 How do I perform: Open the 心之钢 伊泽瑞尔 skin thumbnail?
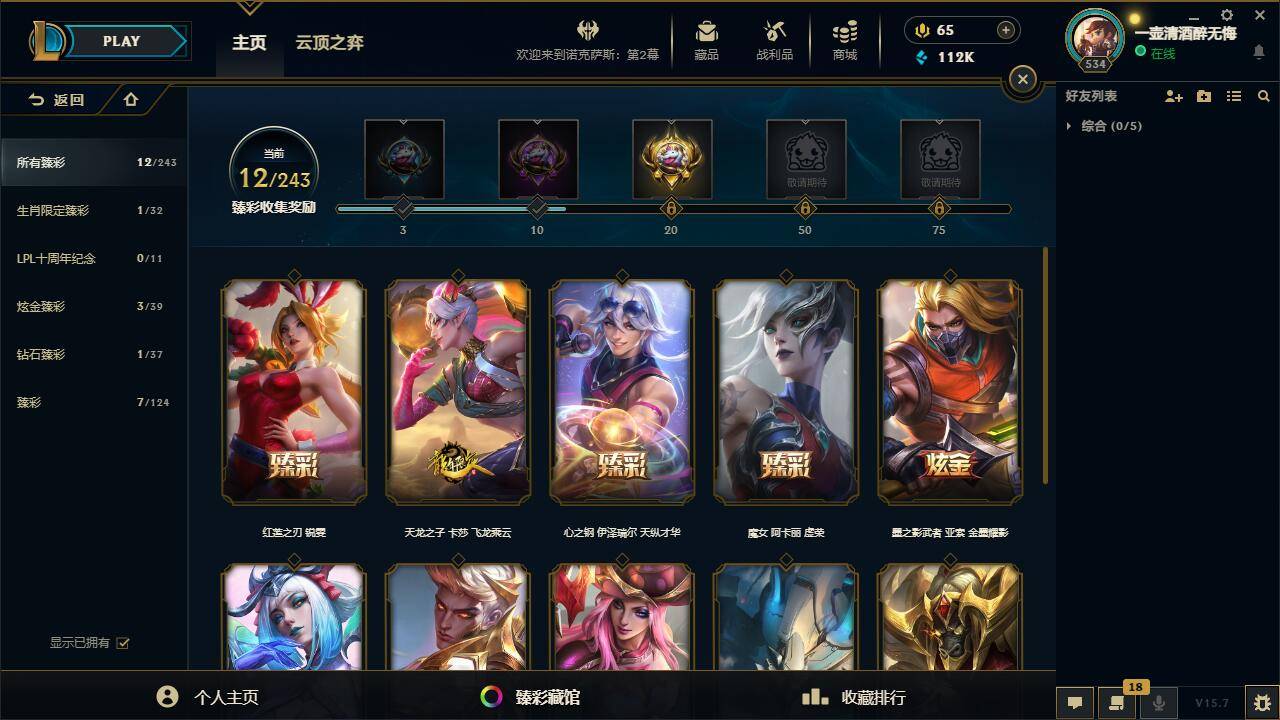(621, 390)
